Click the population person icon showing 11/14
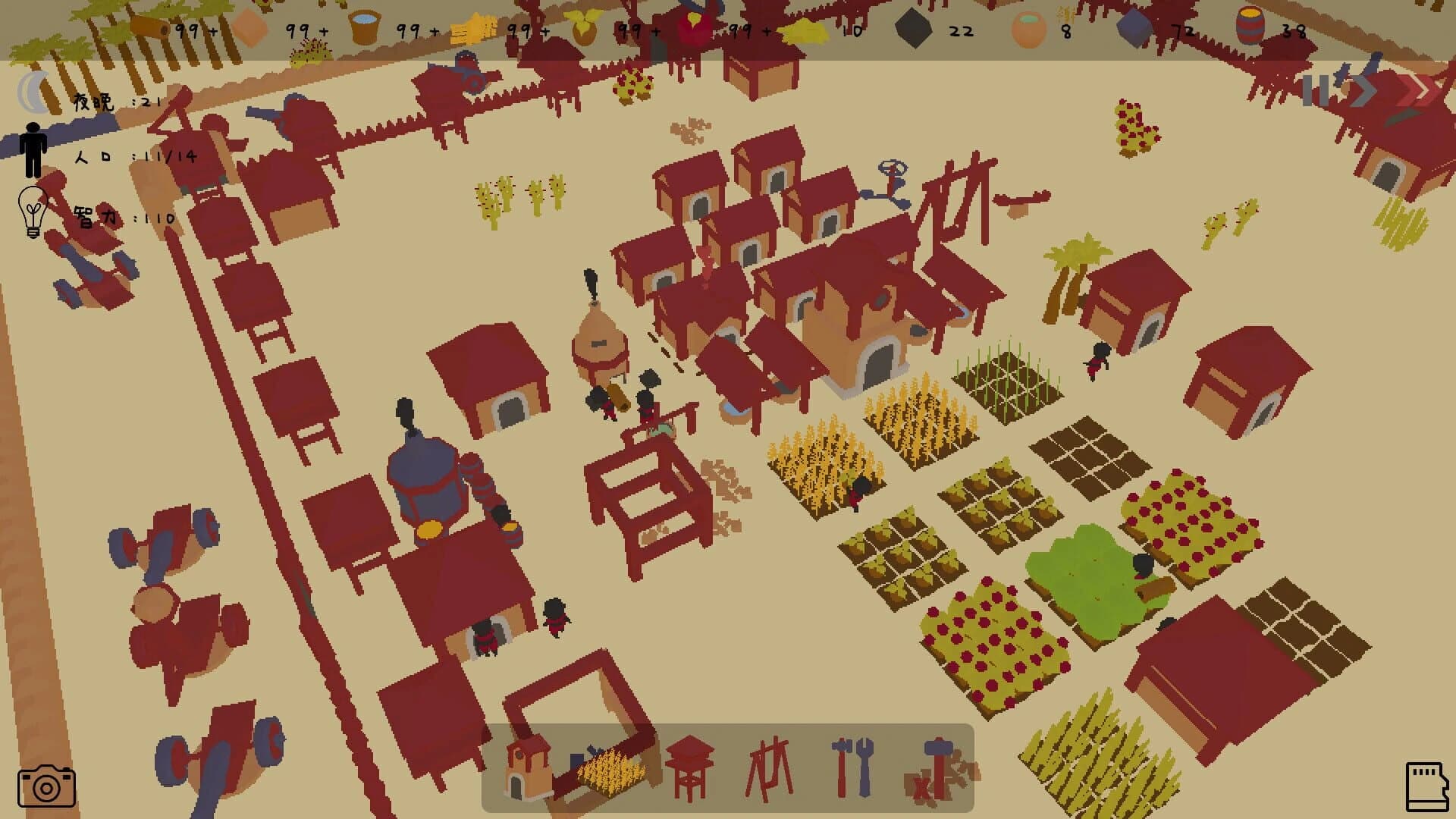1456x819 pixels. tap(32, 148)
